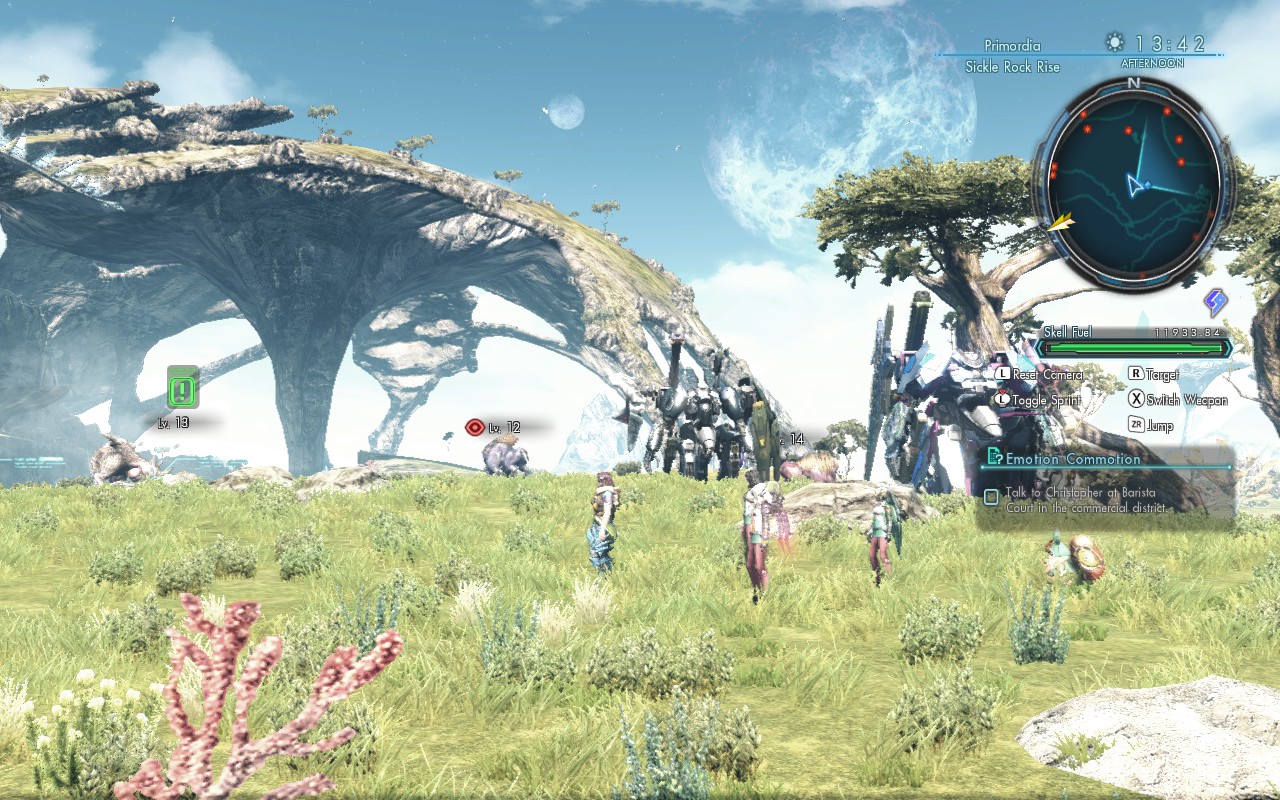Select the green exclamation quest marker
This screenshot has height=800, width=1280.
183,387
